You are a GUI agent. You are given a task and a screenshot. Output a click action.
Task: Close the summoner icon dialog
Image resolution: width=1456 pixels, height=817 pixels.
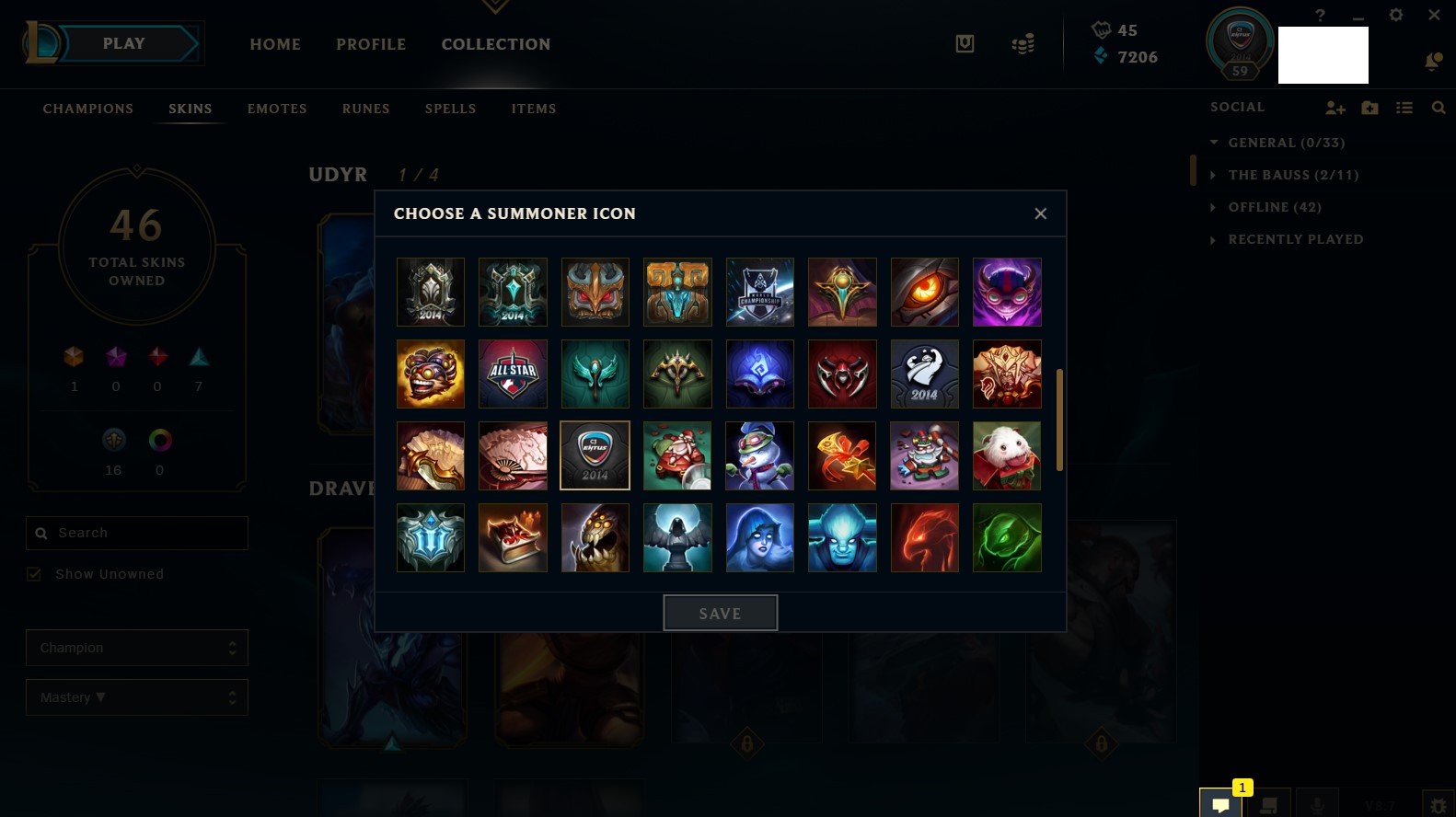tap(1040, 213)
